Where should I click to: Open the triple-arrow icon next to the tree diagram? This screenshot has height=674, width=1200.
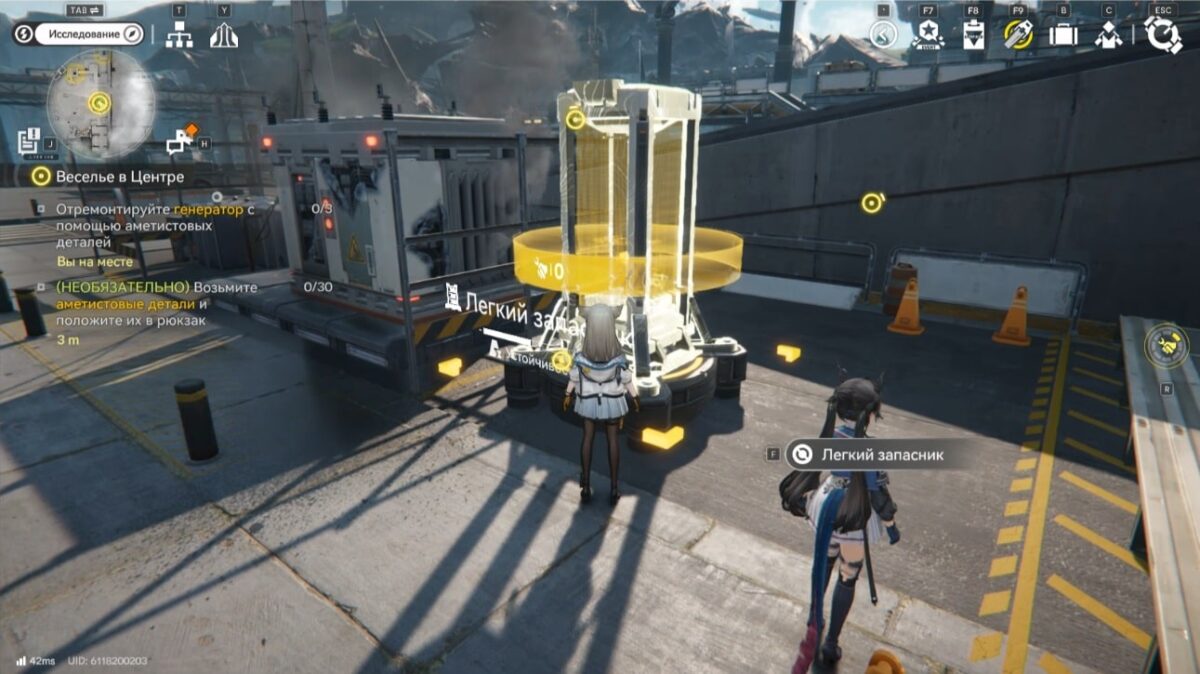[x=224, y=35]
